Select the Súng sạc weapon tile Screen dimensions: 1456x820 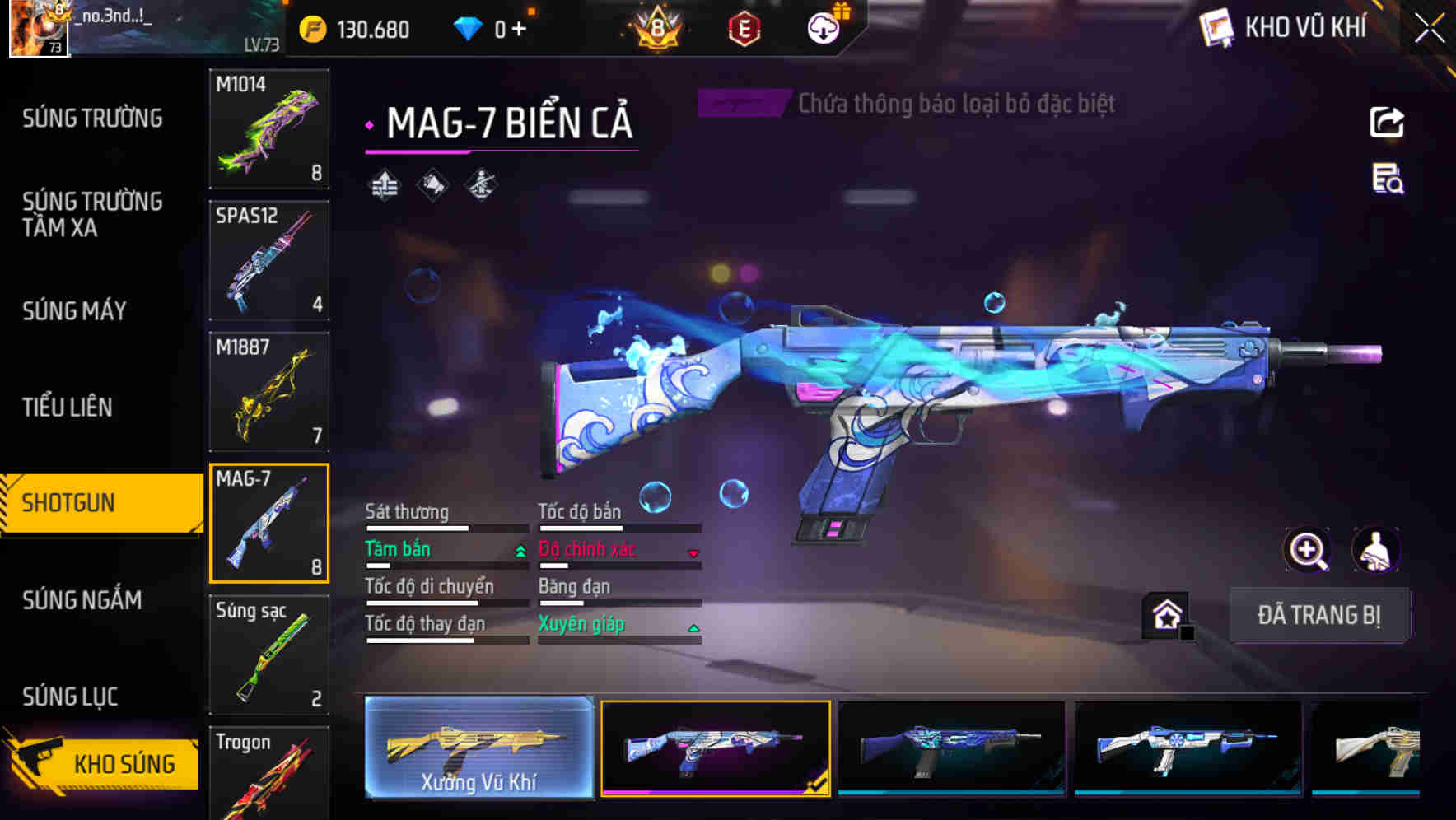pos(269,655)
